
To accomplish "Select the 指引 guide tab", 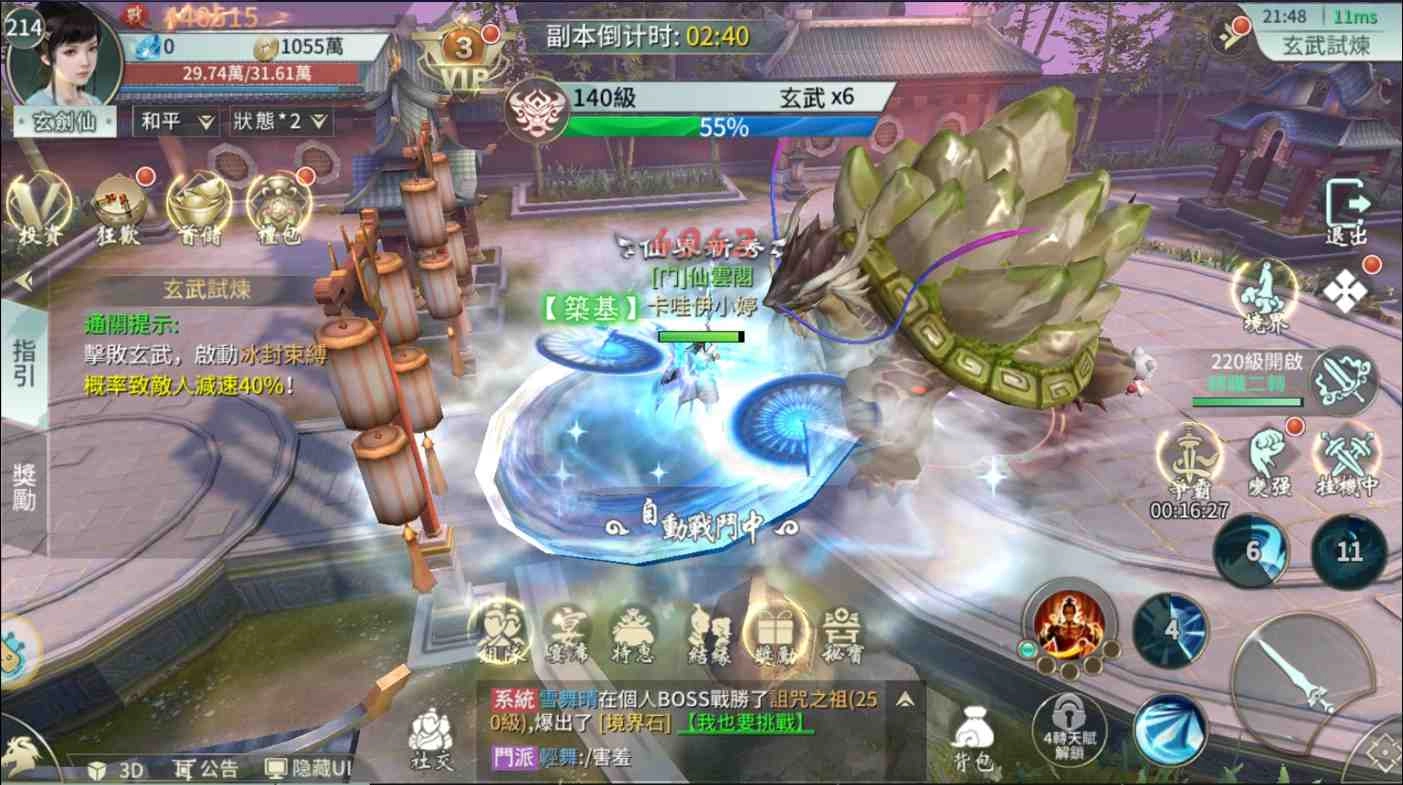I will (24, 365).
